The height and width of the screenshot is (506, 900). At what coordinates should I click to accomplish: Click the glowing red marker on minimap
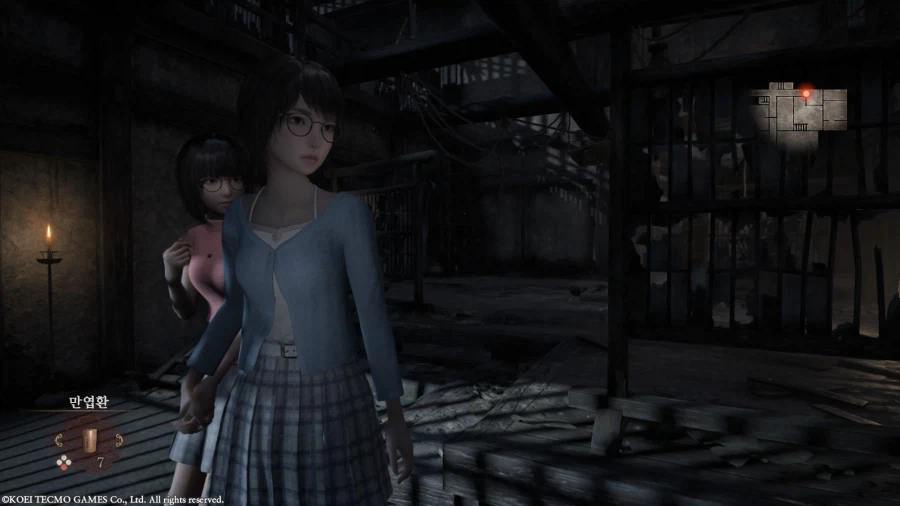coord(806,92)
